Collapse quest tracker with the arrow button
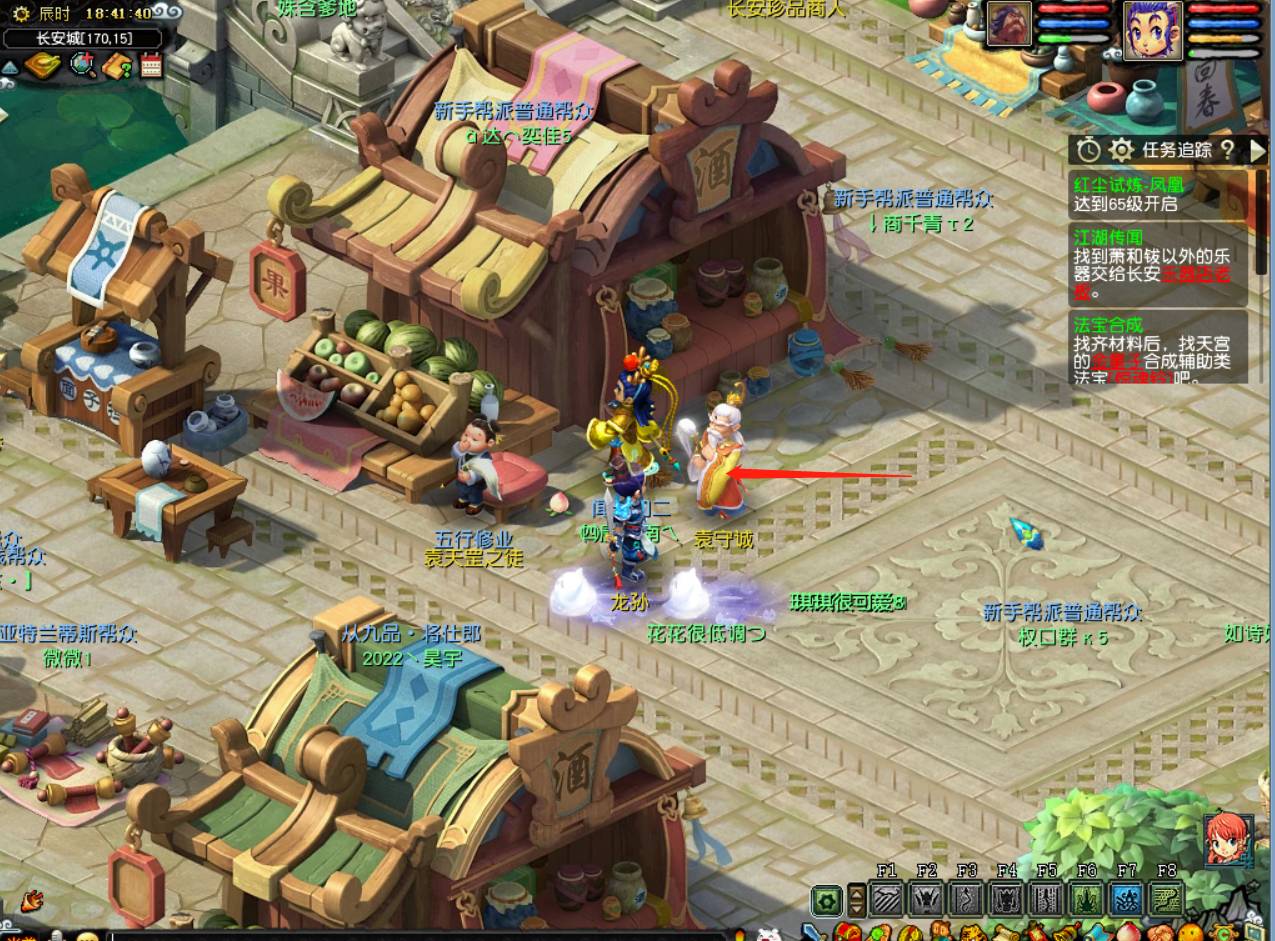 (x=1257, y=150)
